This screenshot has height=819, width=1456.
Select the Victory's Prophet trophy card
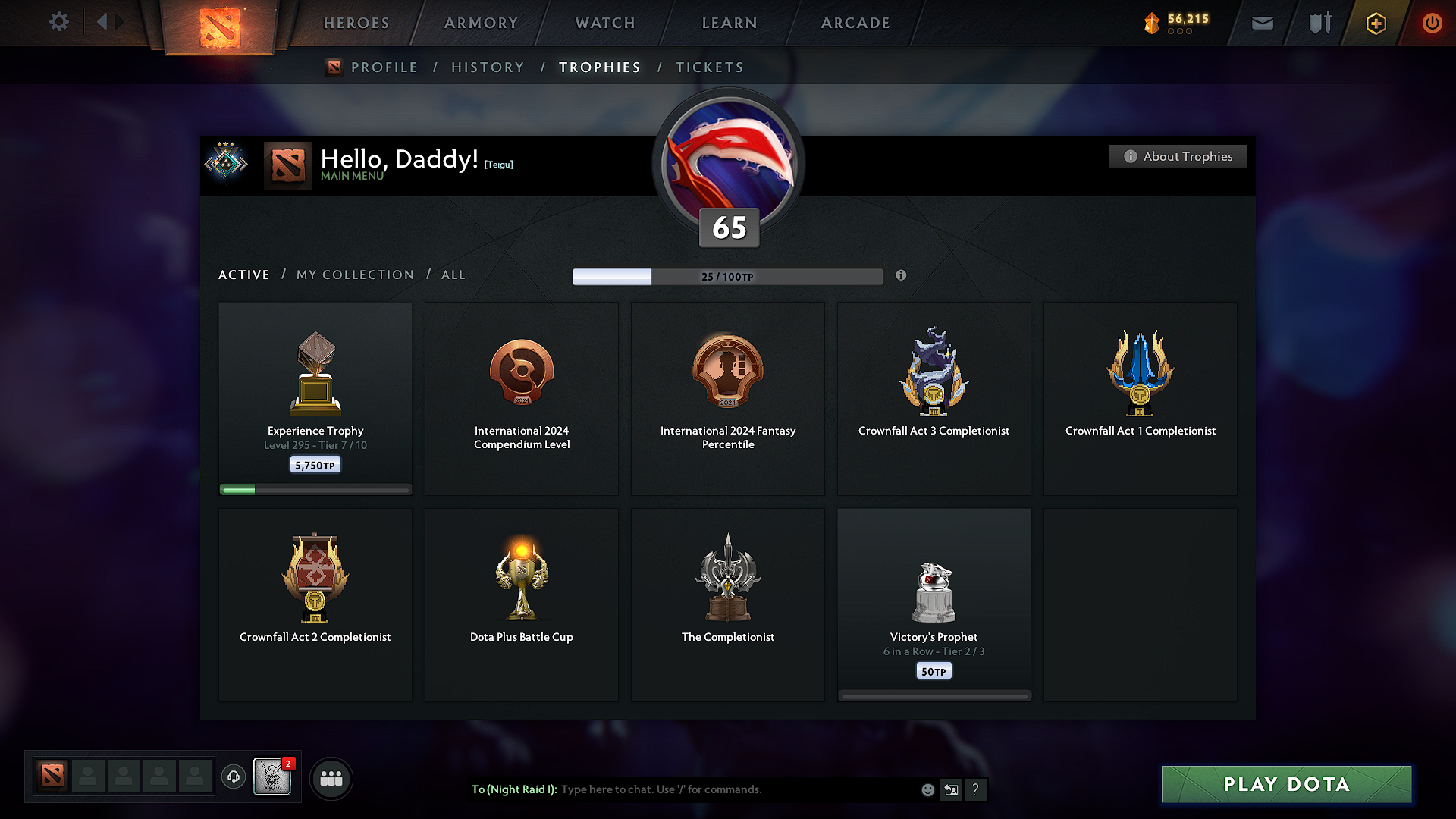[934, 604]
